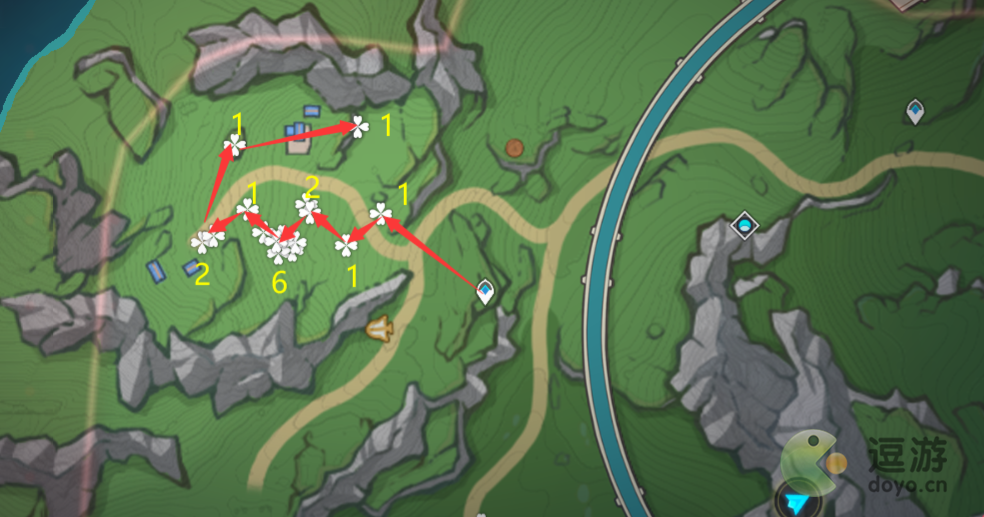The image size is (984, 517).
Task: Select the flower marker at the red route's end
Action: click(x=357, y=126)
